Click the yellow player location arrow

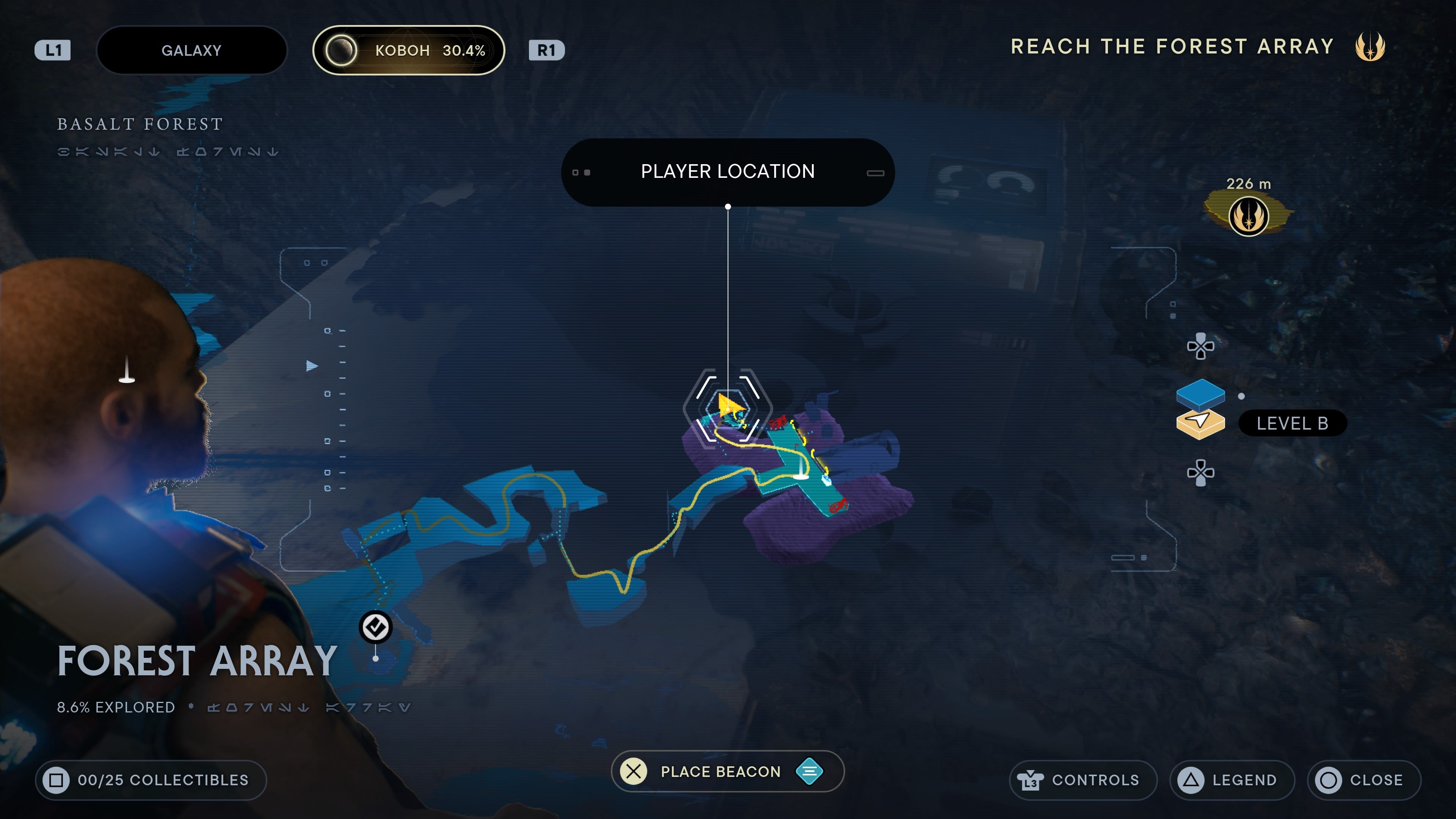(730, 405)
